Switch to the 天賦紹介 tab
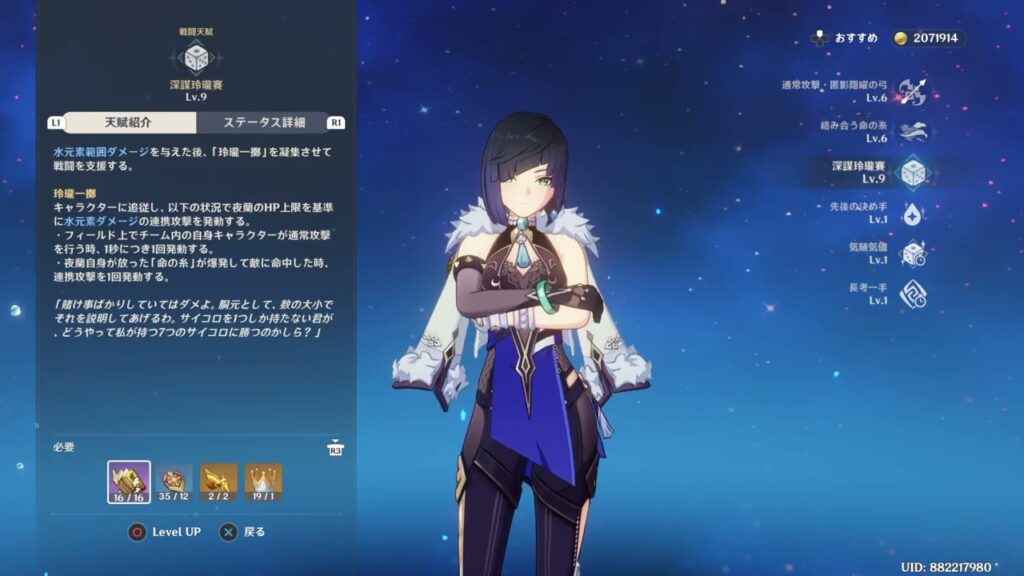 pyautogui.click(x=128, y=122)
